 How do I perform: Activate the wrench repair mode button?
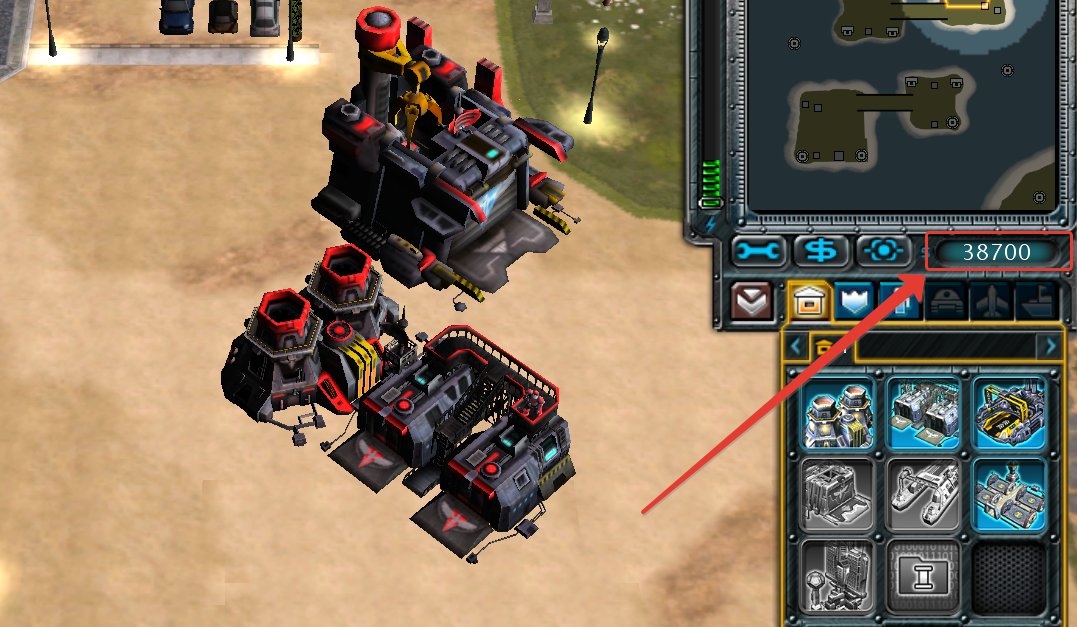[758, 251]
